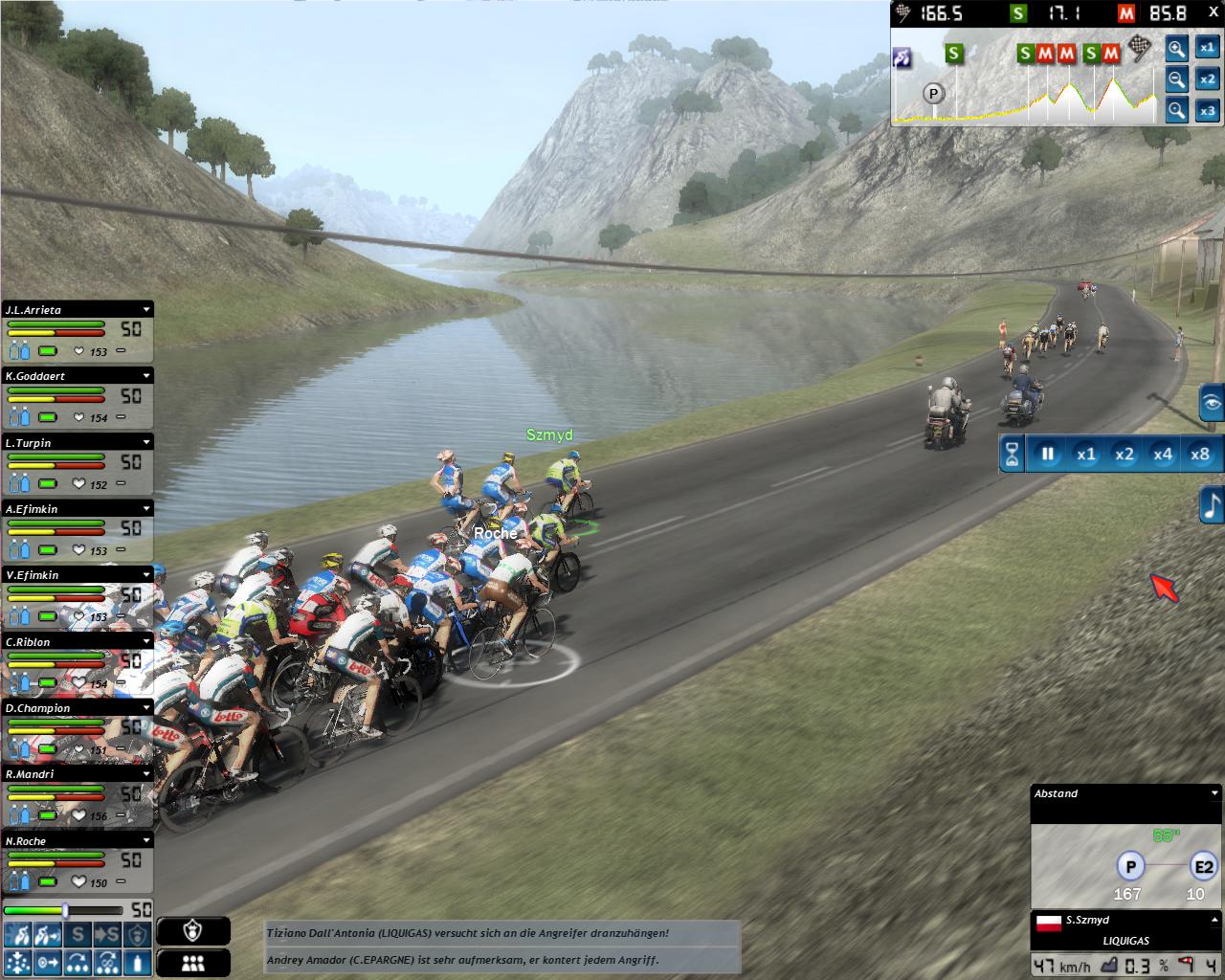Open the team group button with three riders
This screenshot has width=1225, height=980.
click(x=192, y=964)
